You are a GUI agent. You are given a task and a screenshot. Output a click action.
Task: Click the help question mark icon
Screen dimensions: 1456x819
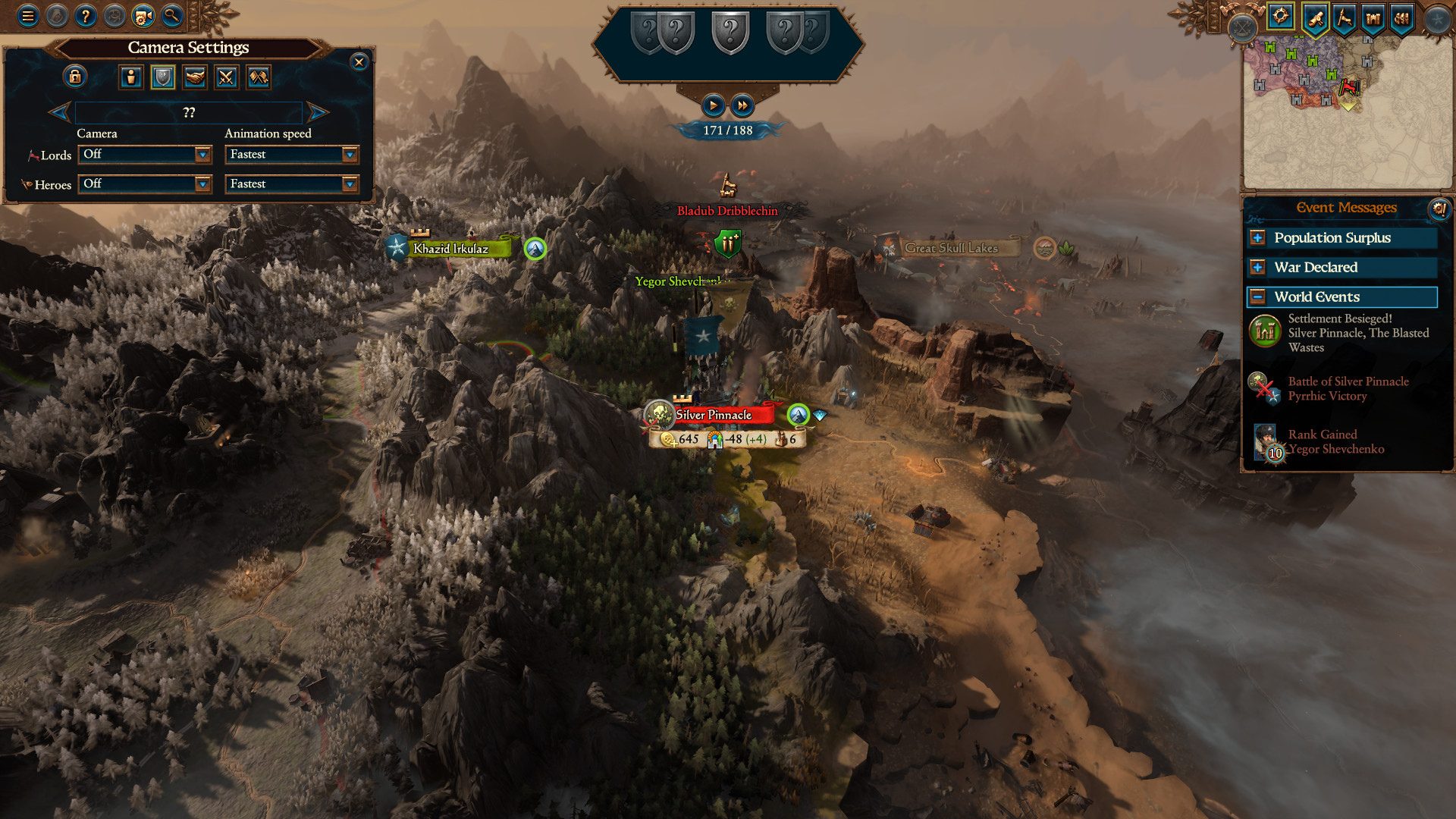point(84,15)
